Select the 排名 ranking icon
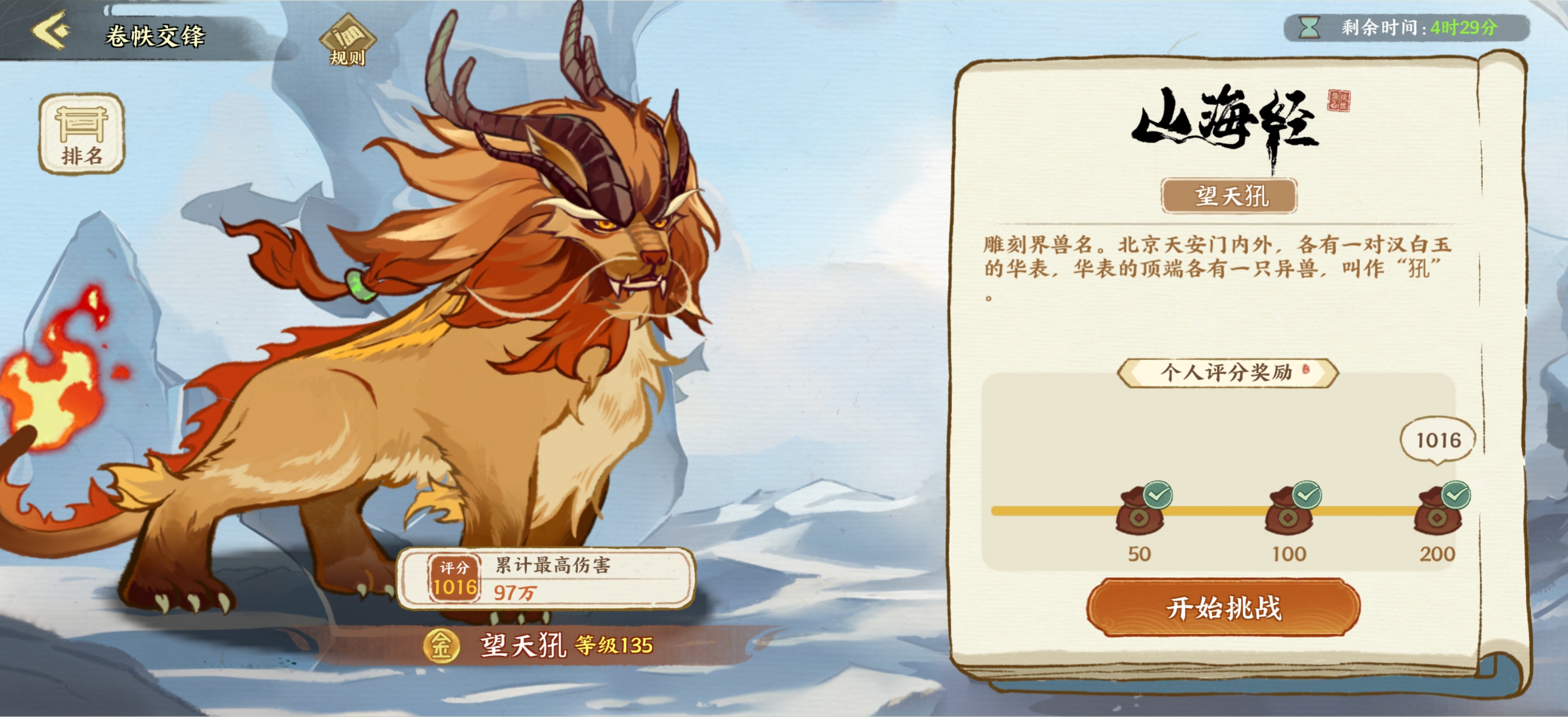1568x717 pixels. 81,133
